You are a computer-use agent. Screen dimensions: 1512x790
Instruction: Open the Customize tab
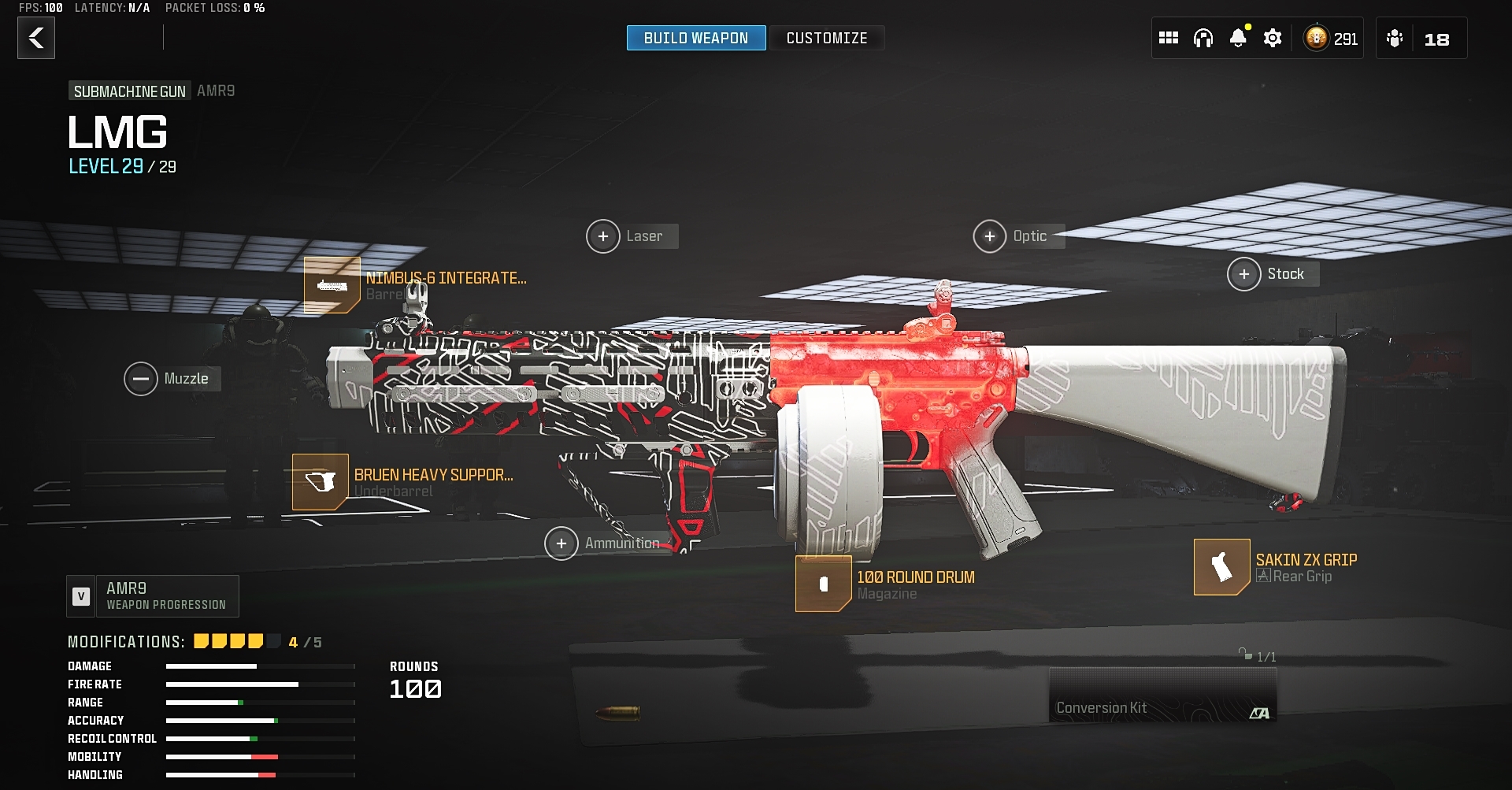826,38
